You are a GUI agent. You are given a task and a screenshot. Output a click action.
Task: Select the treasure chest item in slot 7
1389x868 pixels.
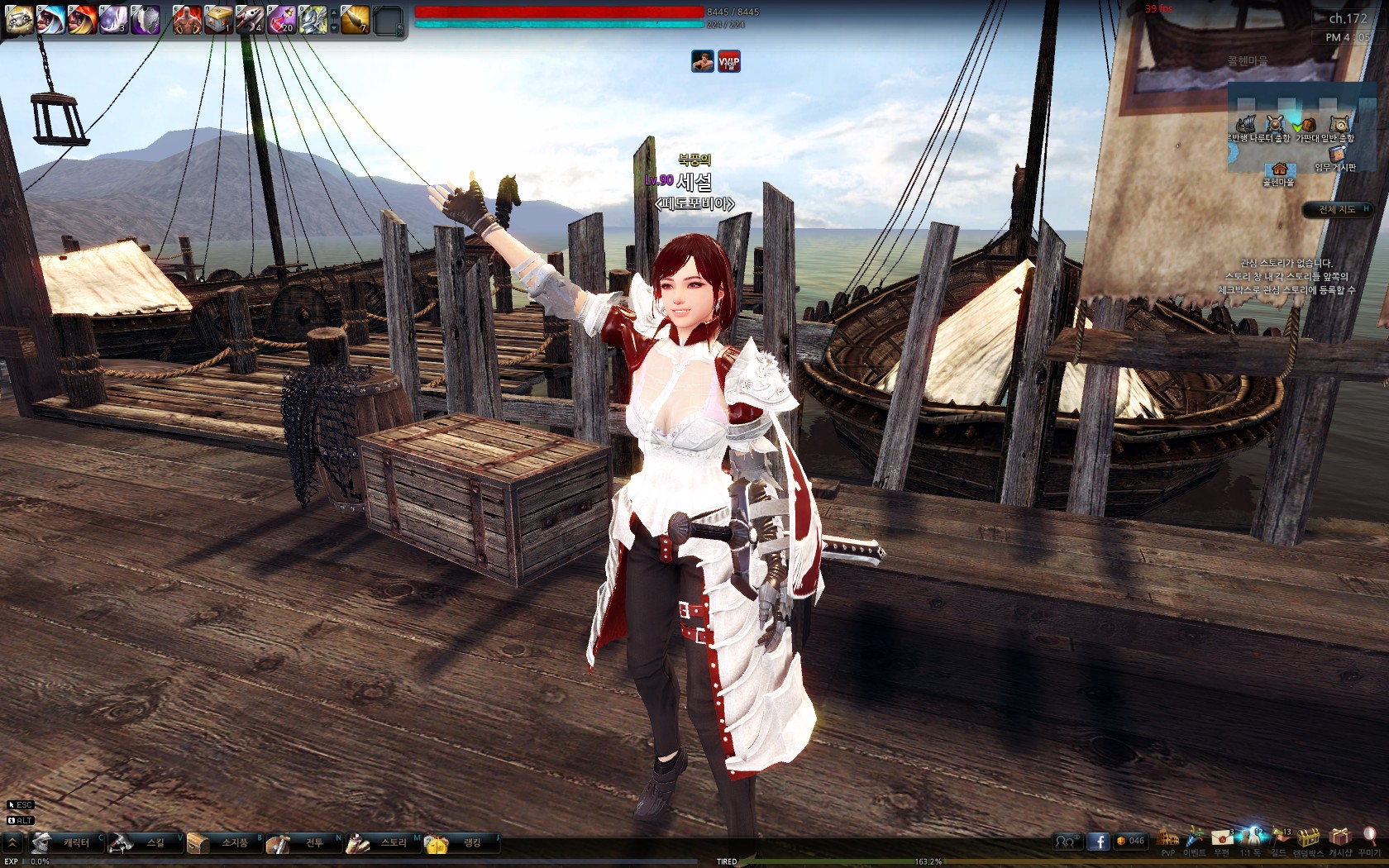click(218, 19)
